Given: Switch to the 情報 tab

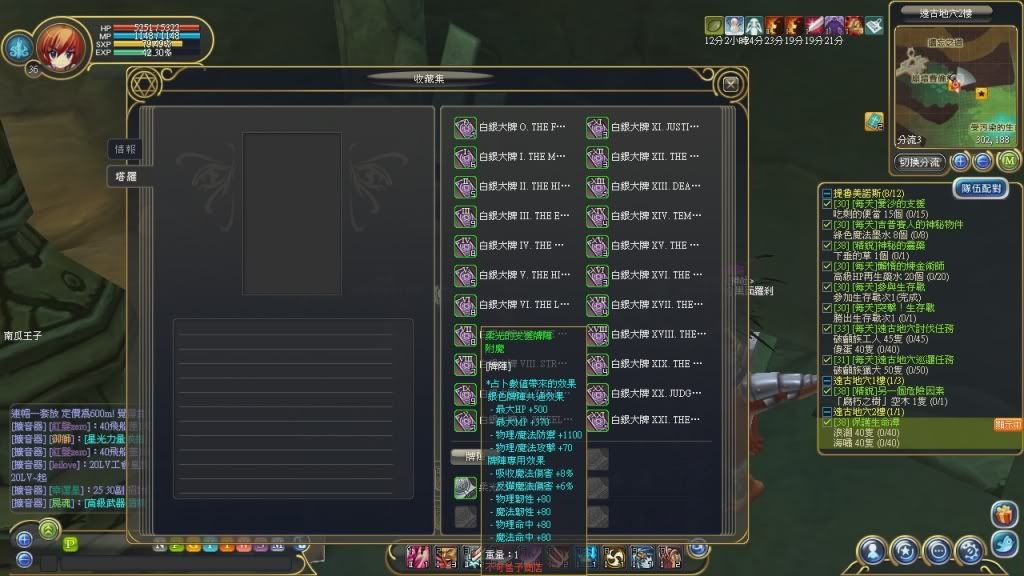Looking at the screenshot, I should tap(126, 149).
